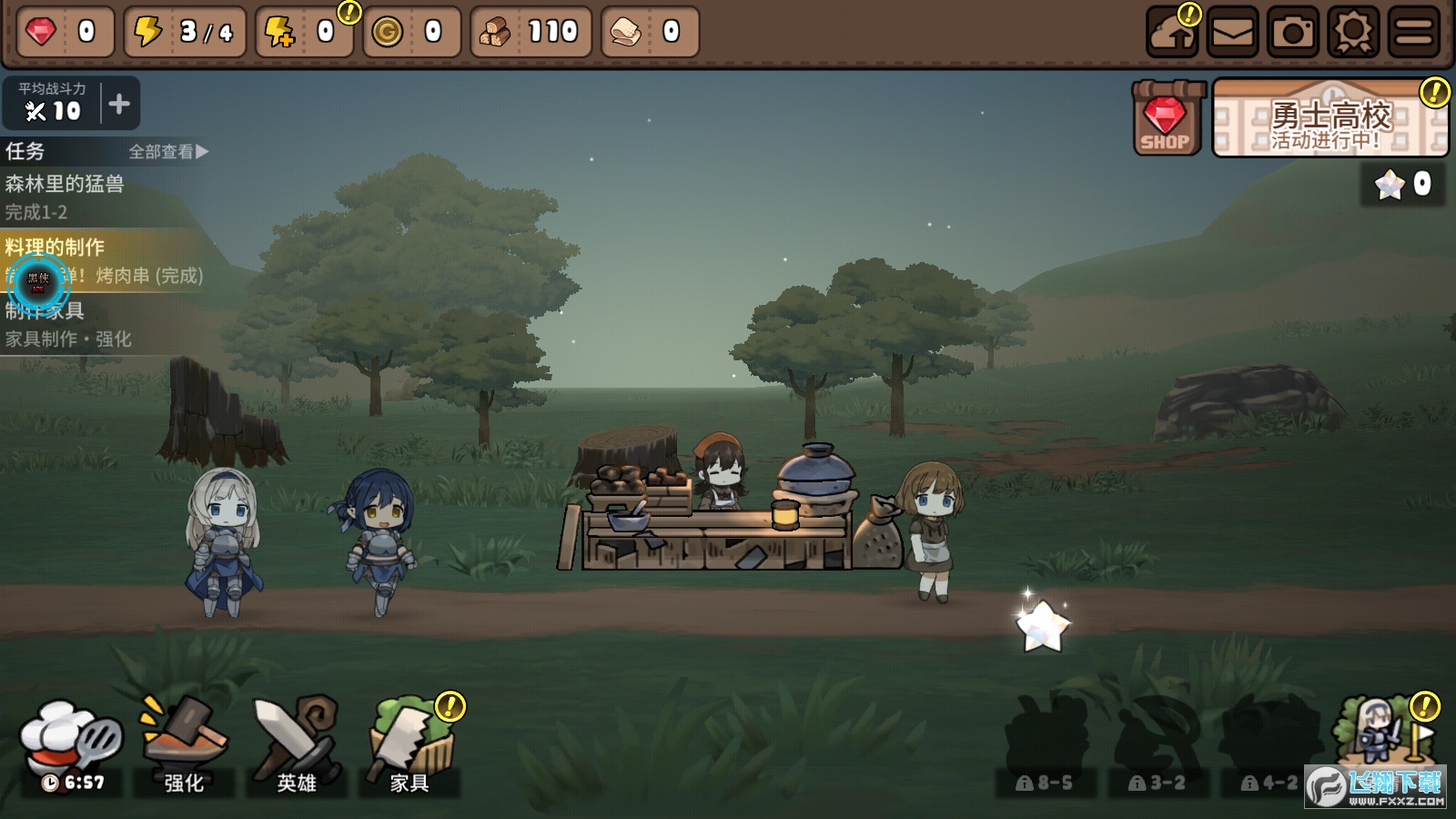The image size is (1456, 819).
Task: Open the hamburger main menu
Action: [1413, 33]
